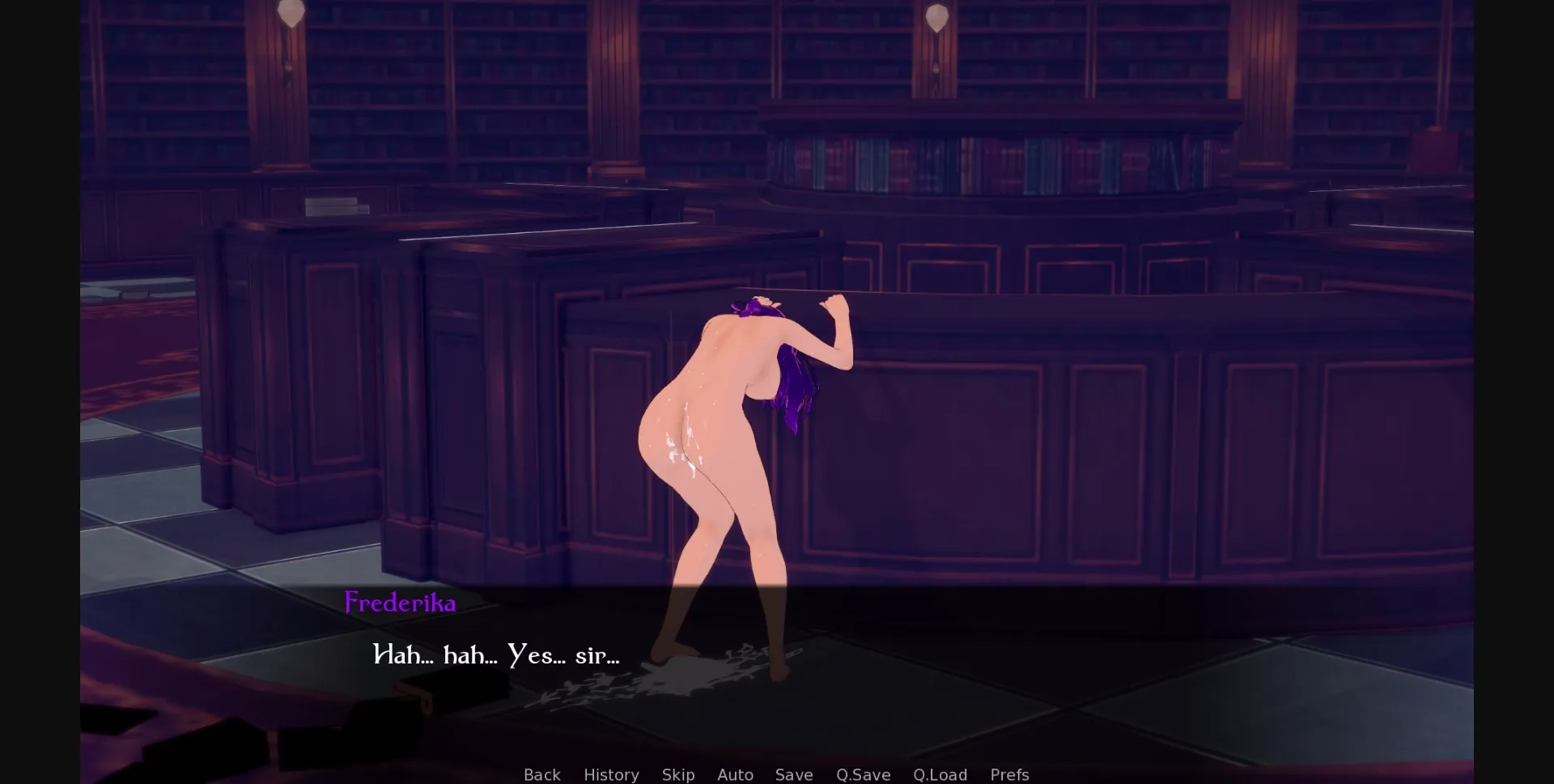Toggle Skip mode
1554x784 pixels.
[678, 774]
